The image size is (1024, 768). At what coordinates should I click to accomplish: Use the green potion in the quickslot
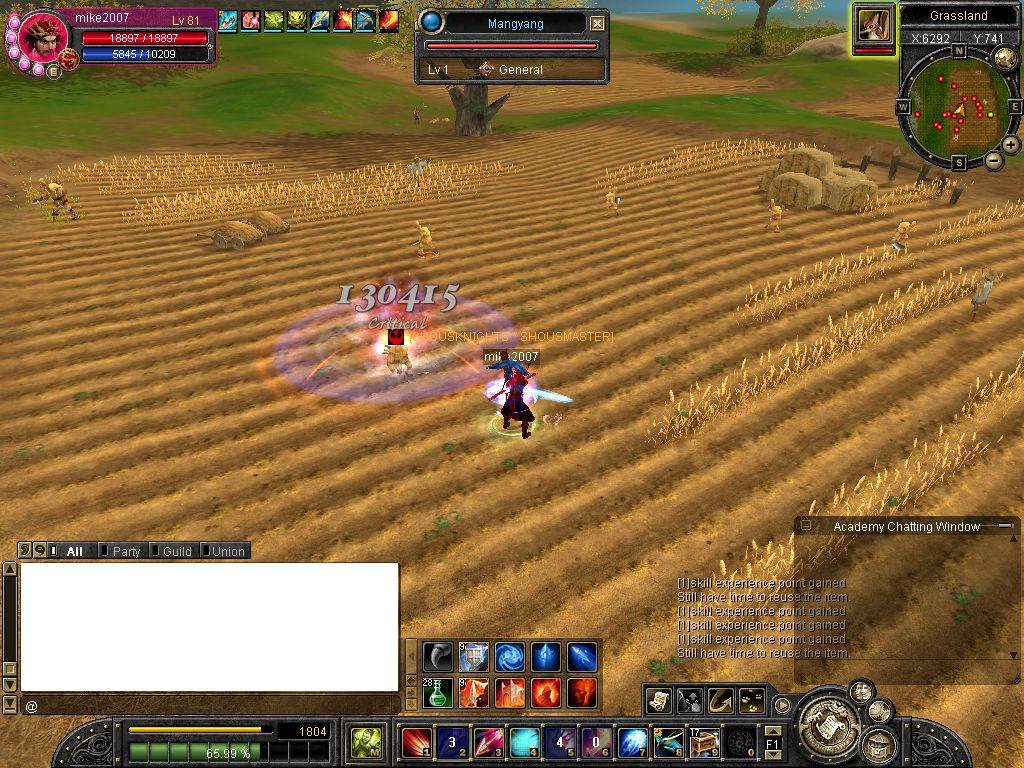pyautogui.click(x=437, y=692)
